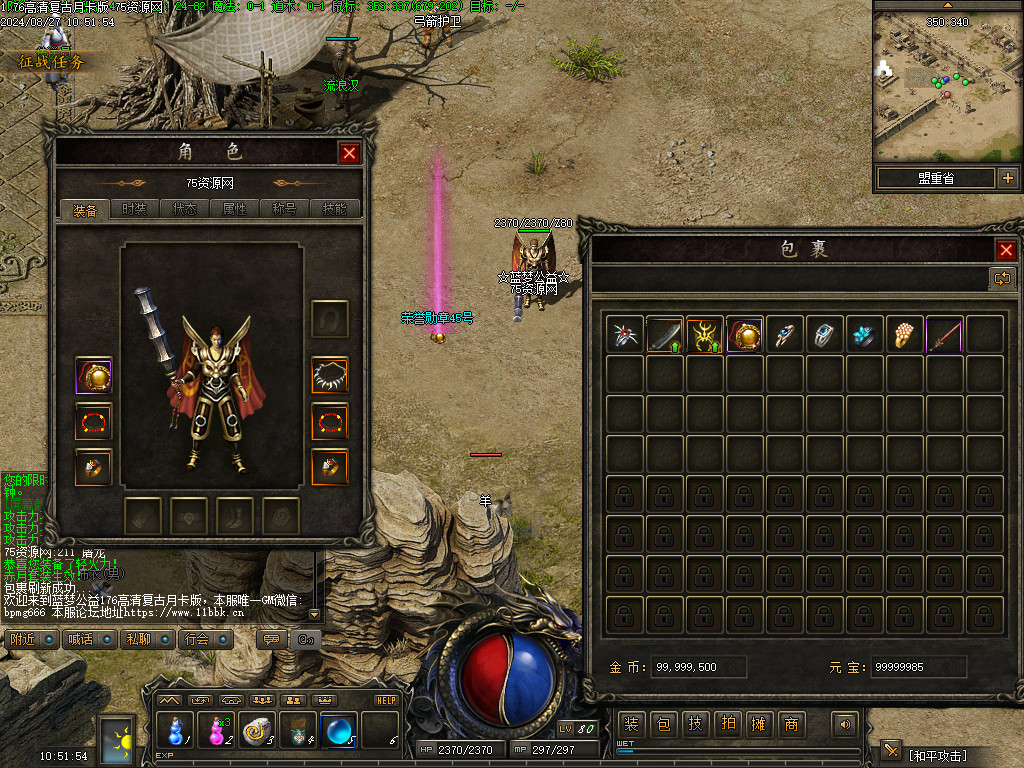The height and width of the screenshot is (768, 1024).
Task: Open the 征战任务 quest tracker
Action: point(52,62)
